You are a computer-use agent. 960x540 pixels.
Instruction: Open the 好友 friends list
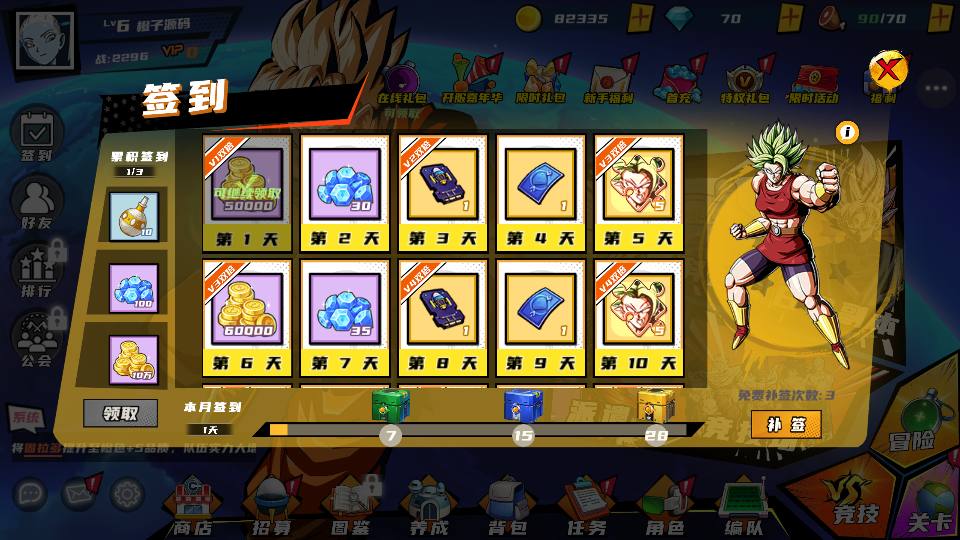pos(36,202)
